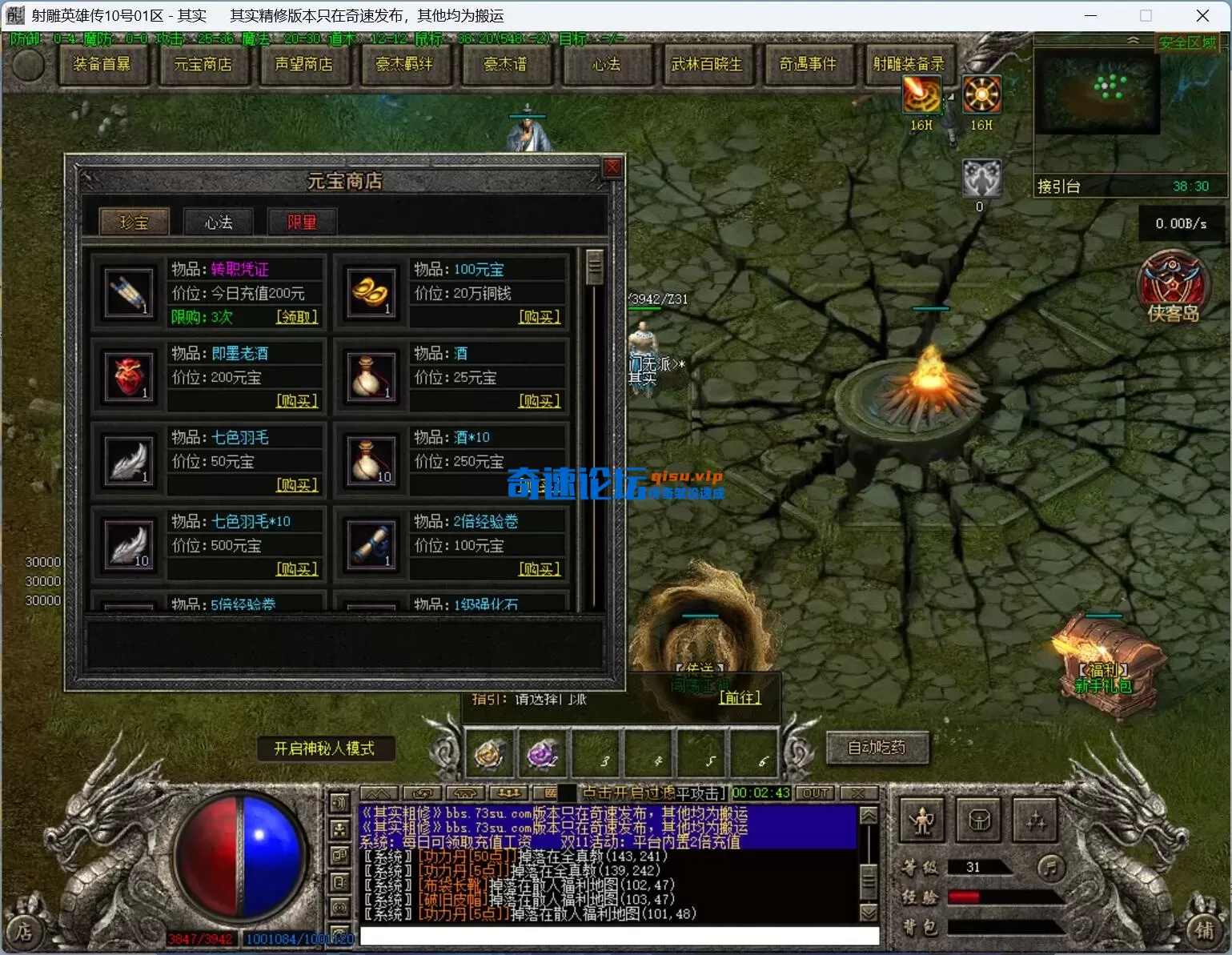Open the 射雕装备录 menu
Viewport: 1232px width, 955px height.
(x=909, y=64)
